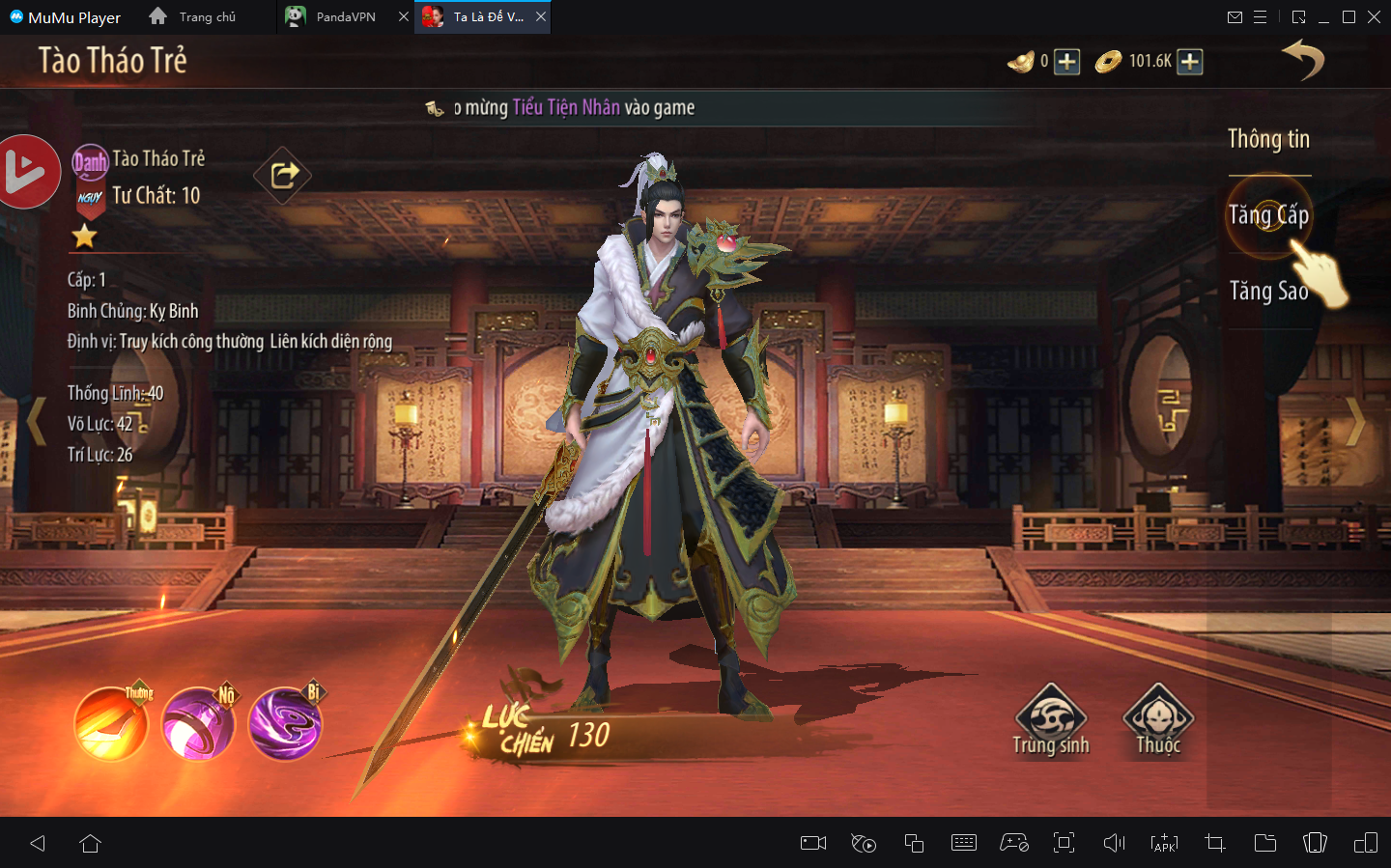Screen dimensions: 1391x868
Task: Open the red play button overlay
Action: click(25, 172)
